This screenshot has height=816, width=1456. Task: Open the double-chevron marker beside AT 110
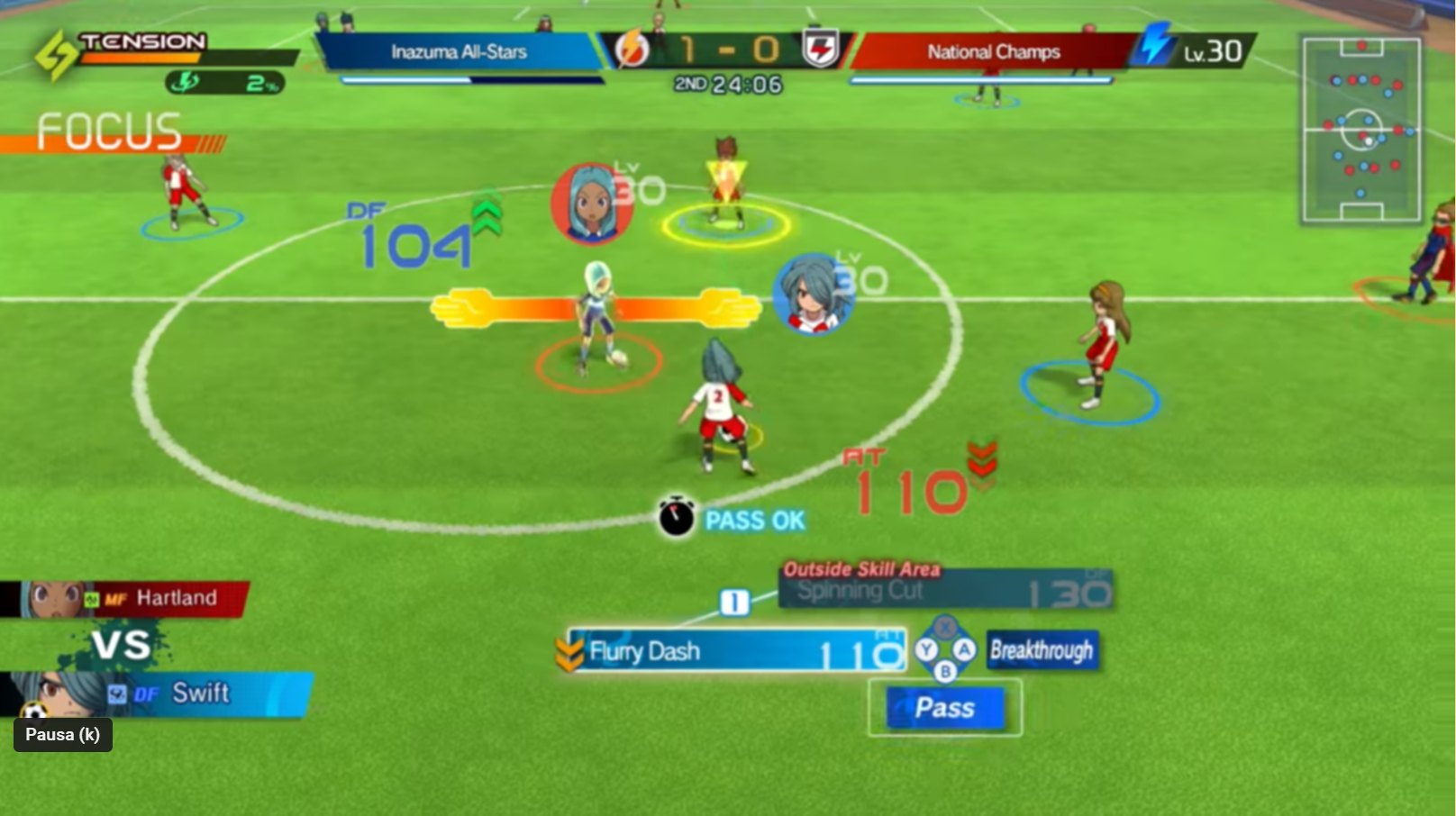984,461
